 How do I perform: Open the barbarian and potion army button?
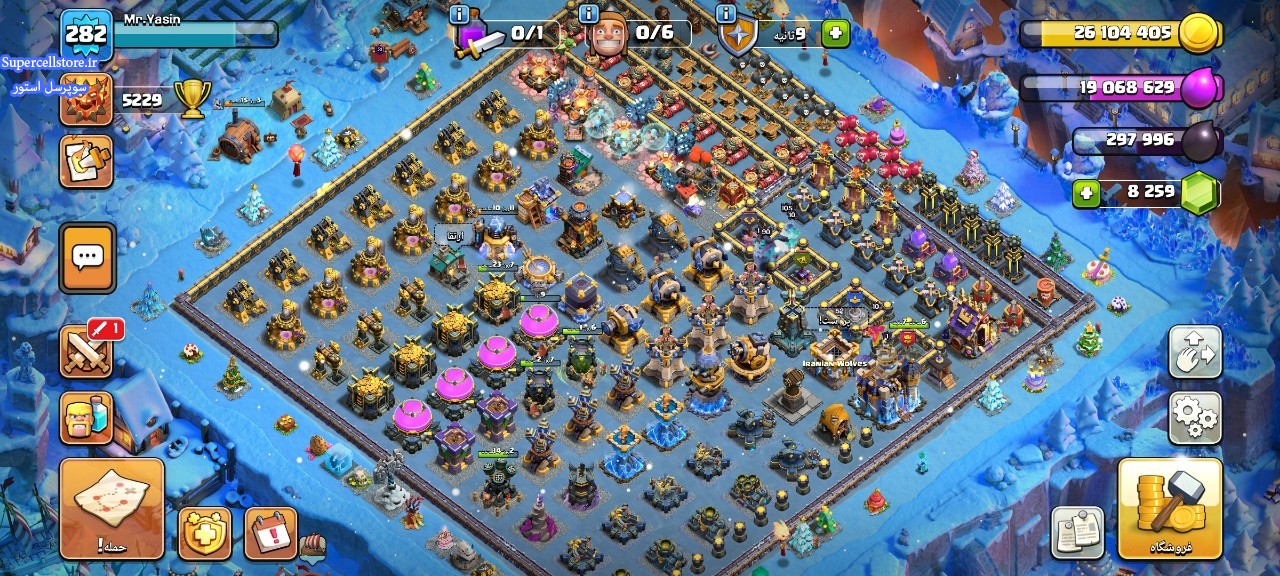pyautogui.click(x=87, y=418)
